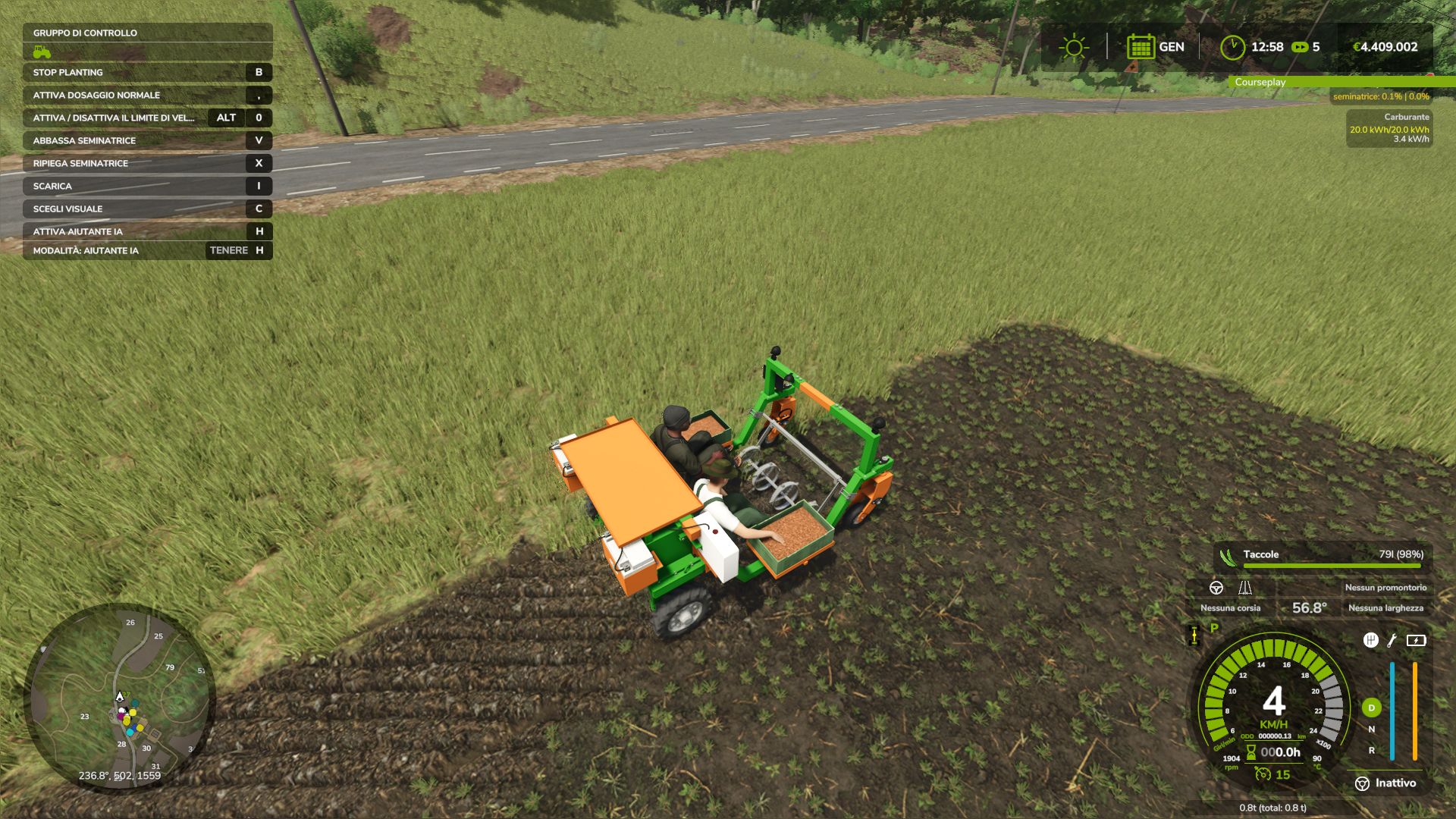Click the gearshift pattern icon on dashboard

coord(1370,640)
